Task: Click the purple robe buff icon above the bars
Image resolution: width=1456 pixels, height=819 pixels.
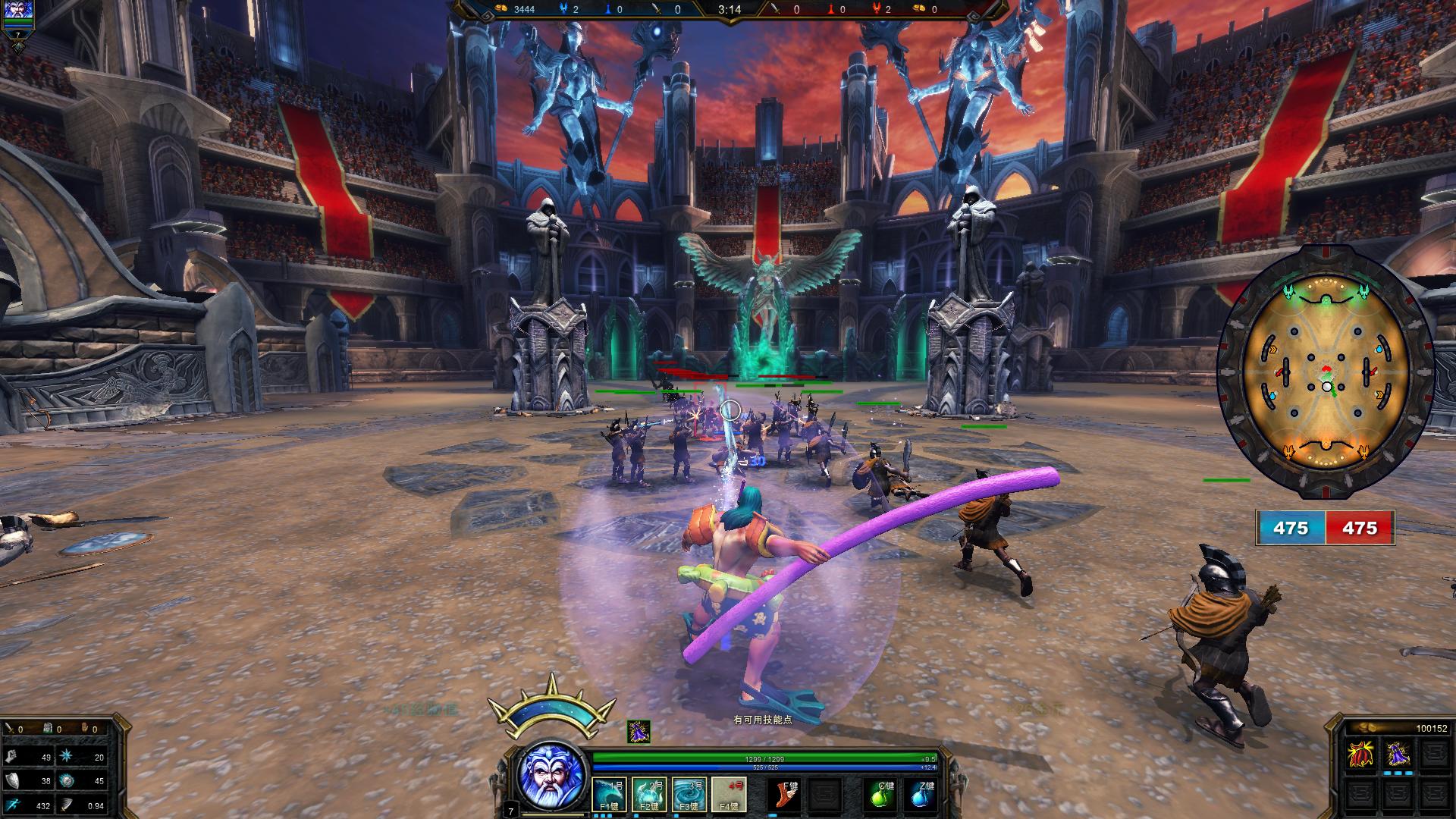Action: [639, 732]
